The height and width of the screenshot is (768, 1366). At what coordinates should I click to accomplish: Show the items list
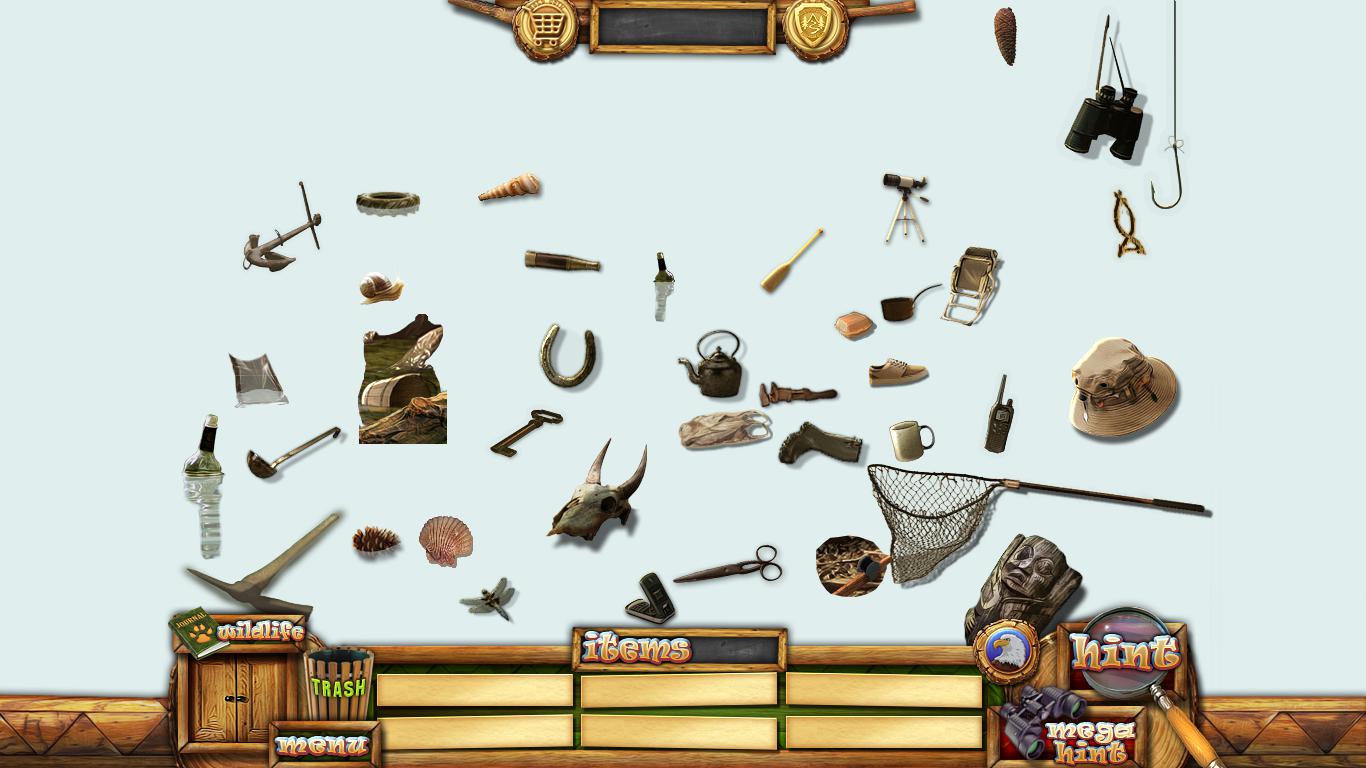pyautogui.click(x=637, y=649)
